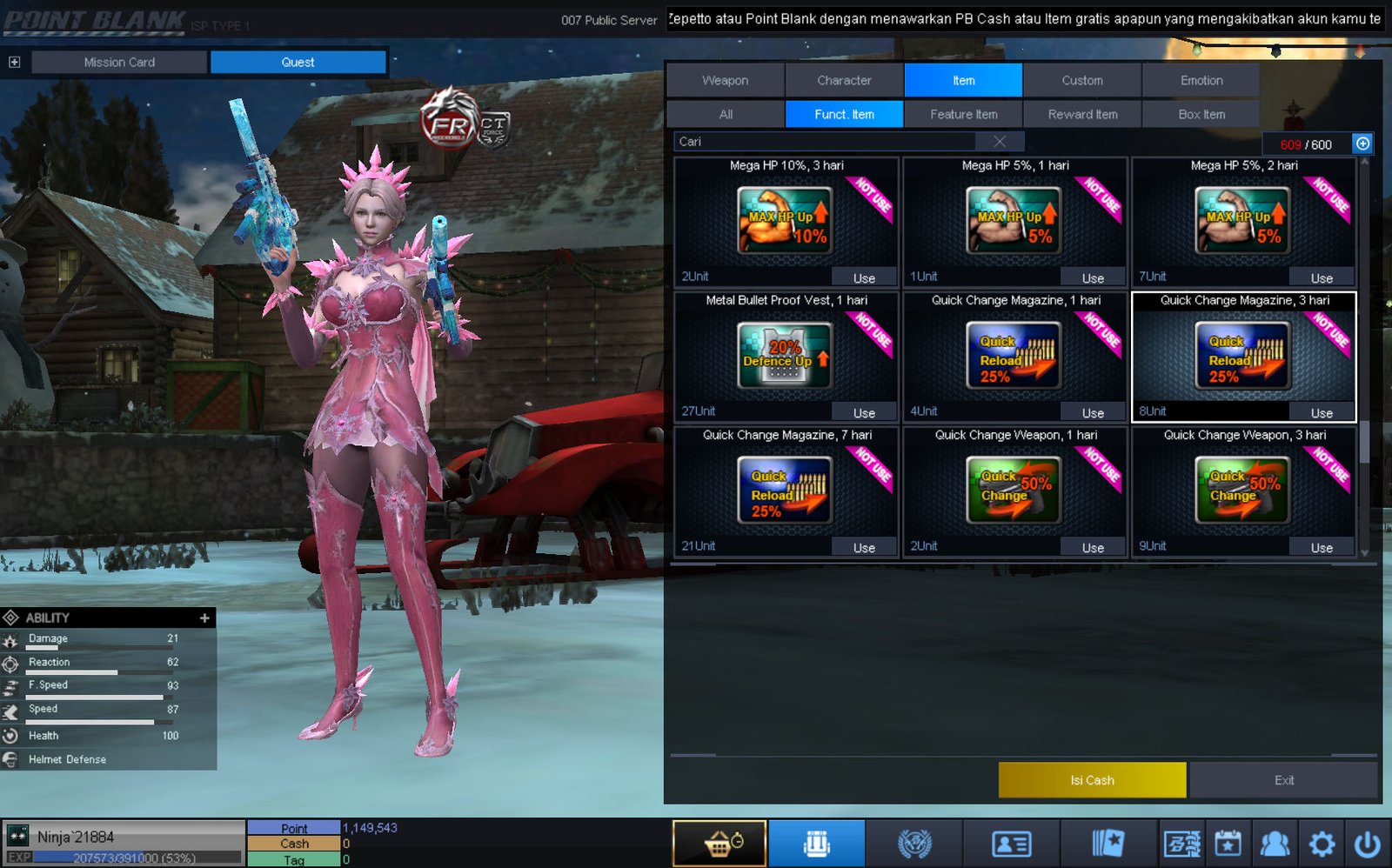Open the Box Item filter

point(1201,114)
